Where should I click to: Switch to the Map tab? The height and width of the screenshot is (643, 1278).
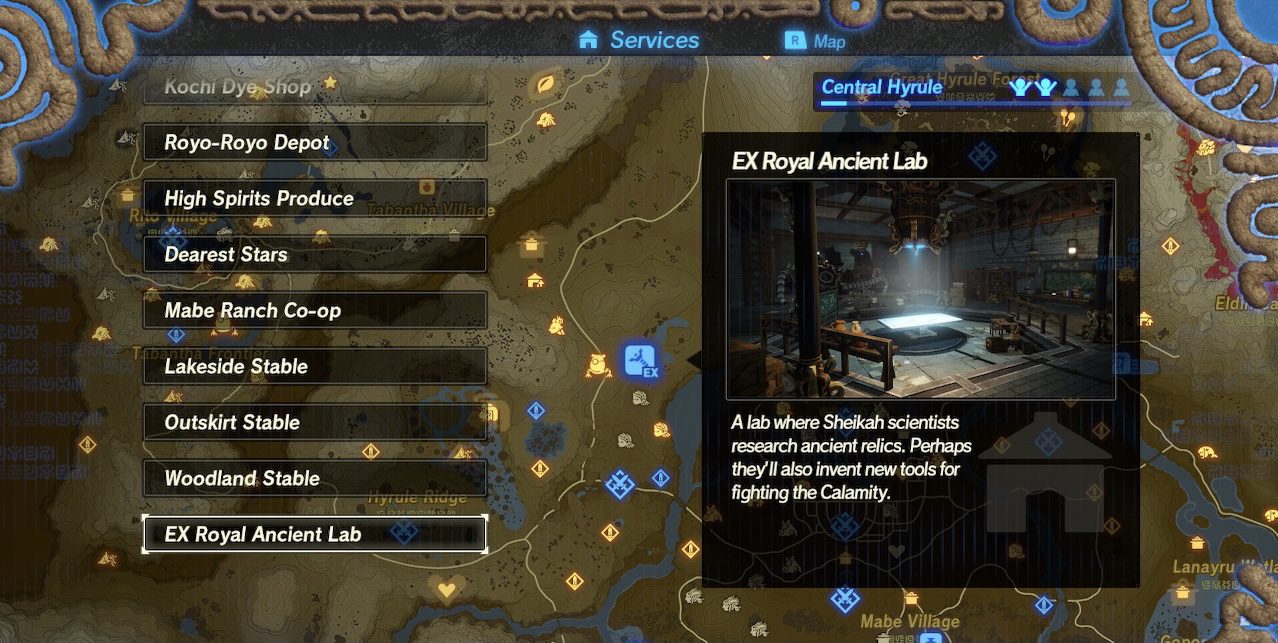pos(816,42)
